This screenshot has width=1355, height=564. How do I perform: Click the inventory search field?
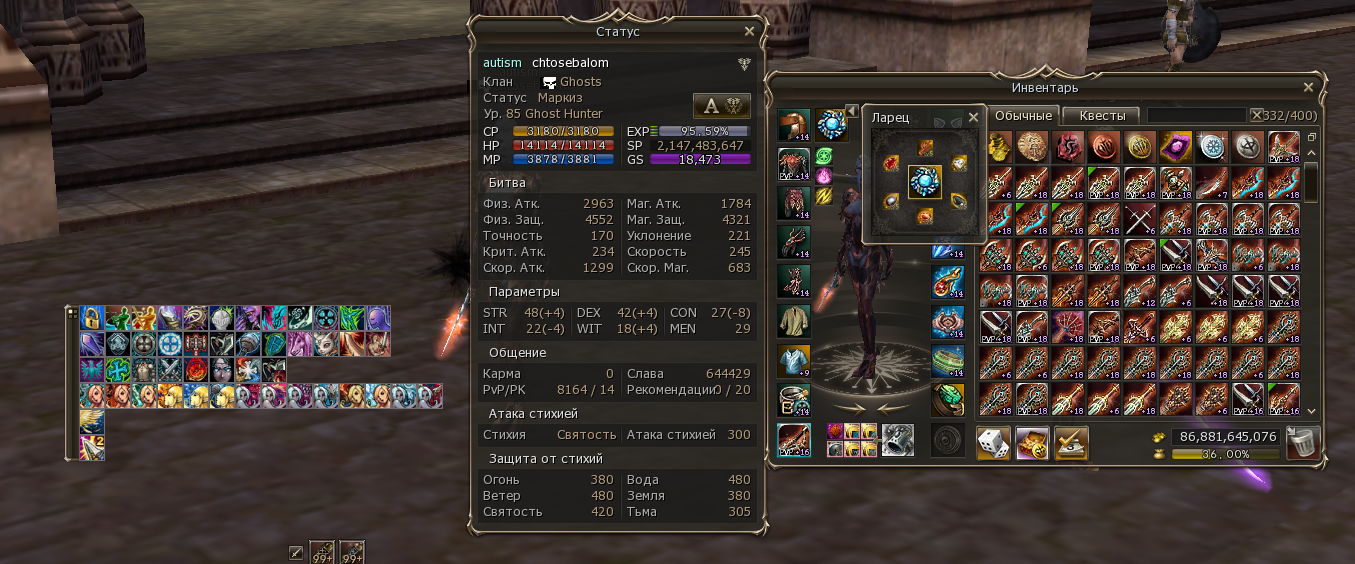click(1196, 115)
